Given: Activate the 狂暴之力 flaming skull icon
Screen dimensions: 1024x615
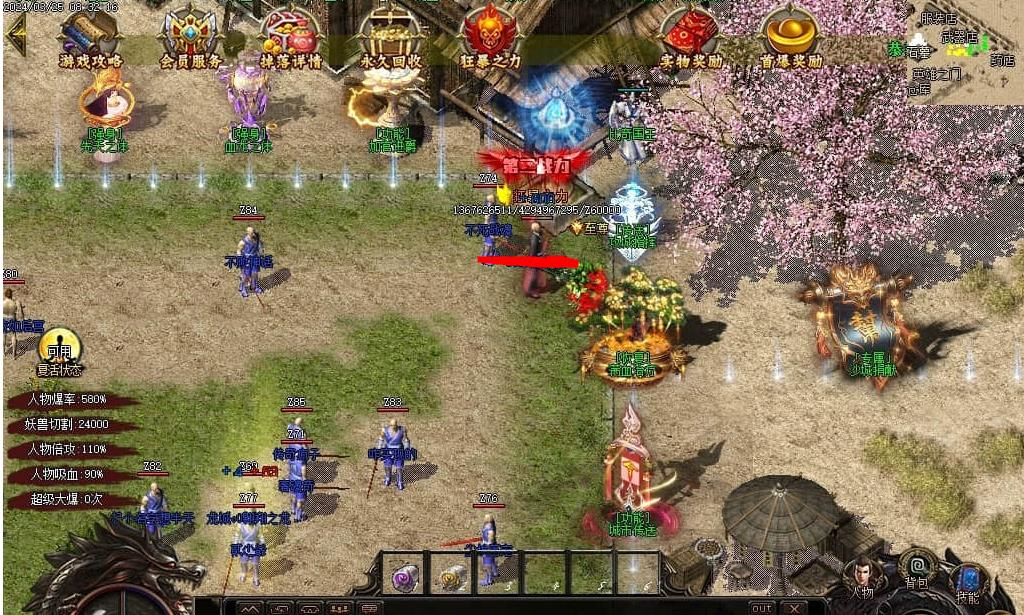Looking at the screenshot, I should coord(490,36).
